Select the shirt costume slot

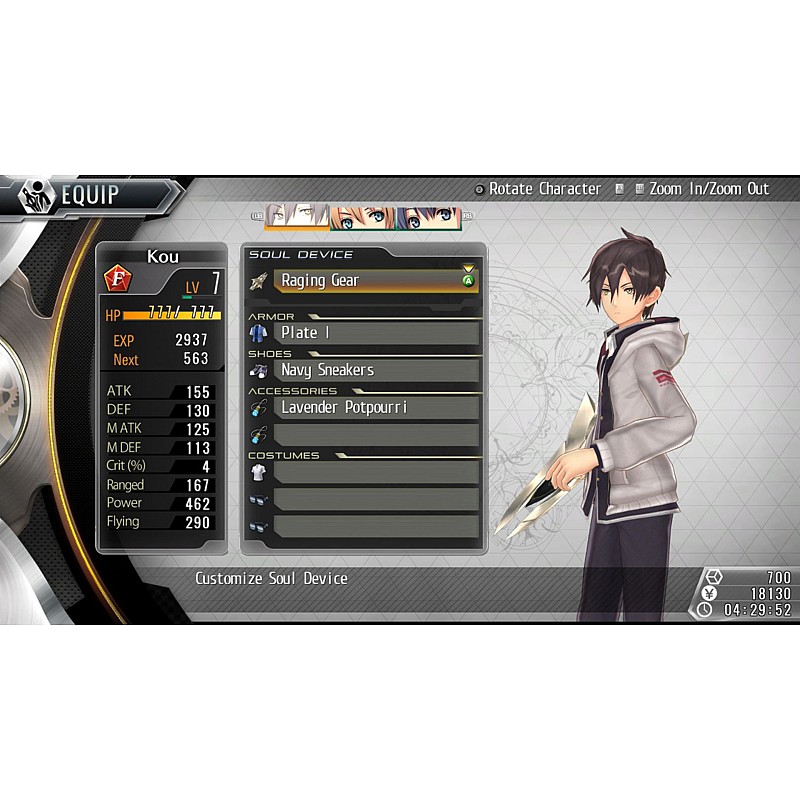[375, 473]
